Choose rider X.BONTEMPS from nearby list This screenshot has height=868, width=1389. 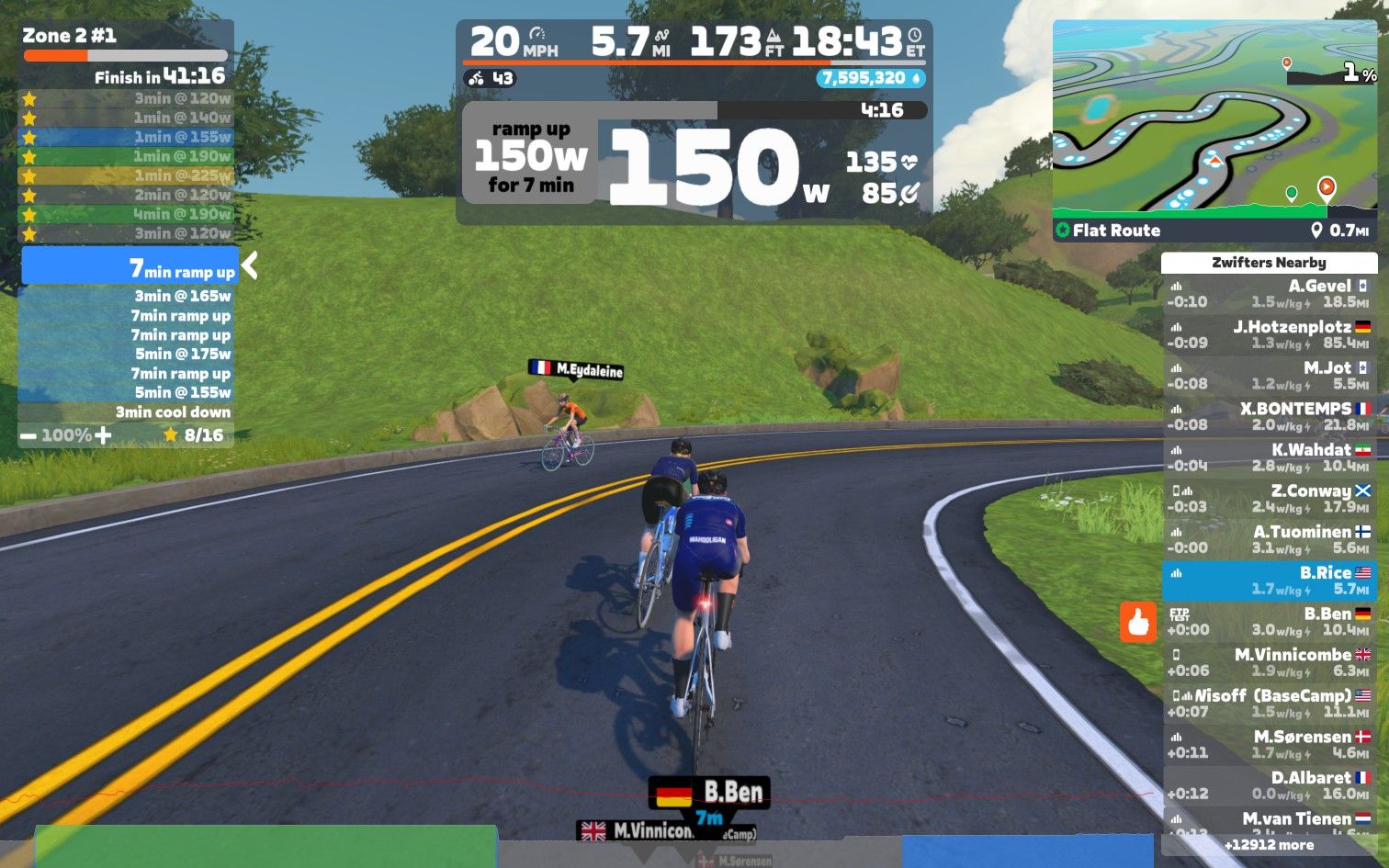pyautogui.click(x=1268, y=416)
